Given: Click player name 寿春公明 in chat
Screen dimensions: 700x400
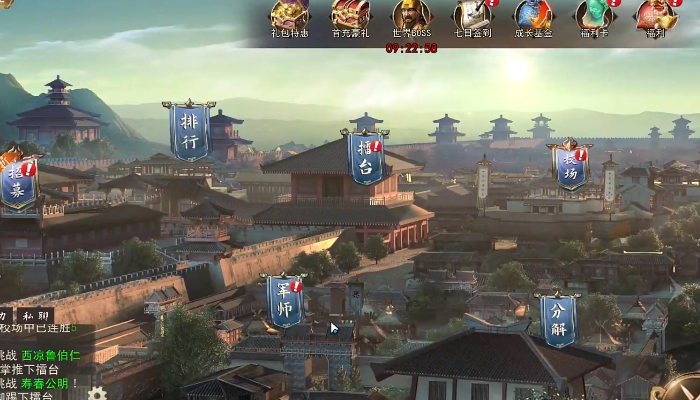Looking at the screenshot, I should [x=45, y=383].
